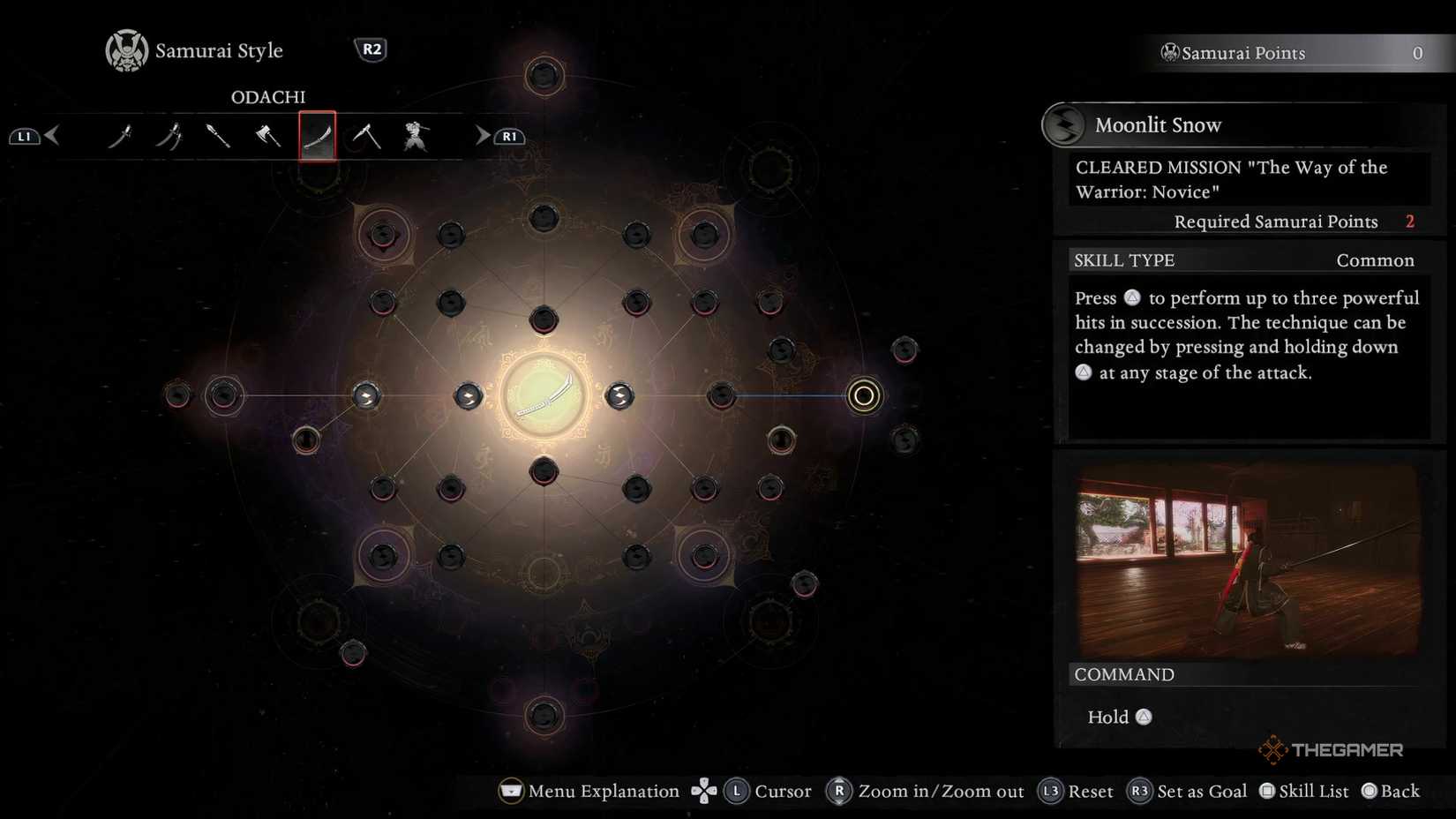
Task: Select the kusarigama weapon icon
Action: tap(368, 135)
